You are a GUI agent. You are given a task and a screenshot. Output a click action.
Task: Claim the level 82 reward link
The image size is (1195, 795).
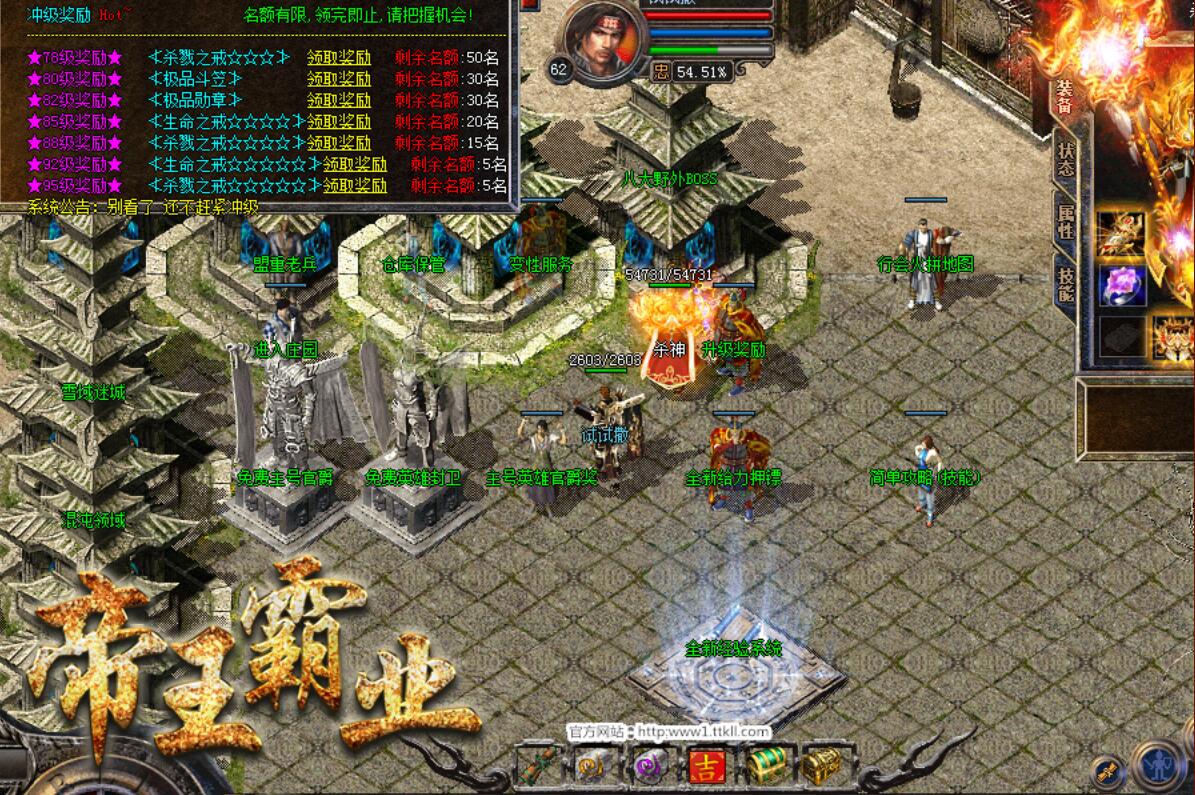(338, 100)
